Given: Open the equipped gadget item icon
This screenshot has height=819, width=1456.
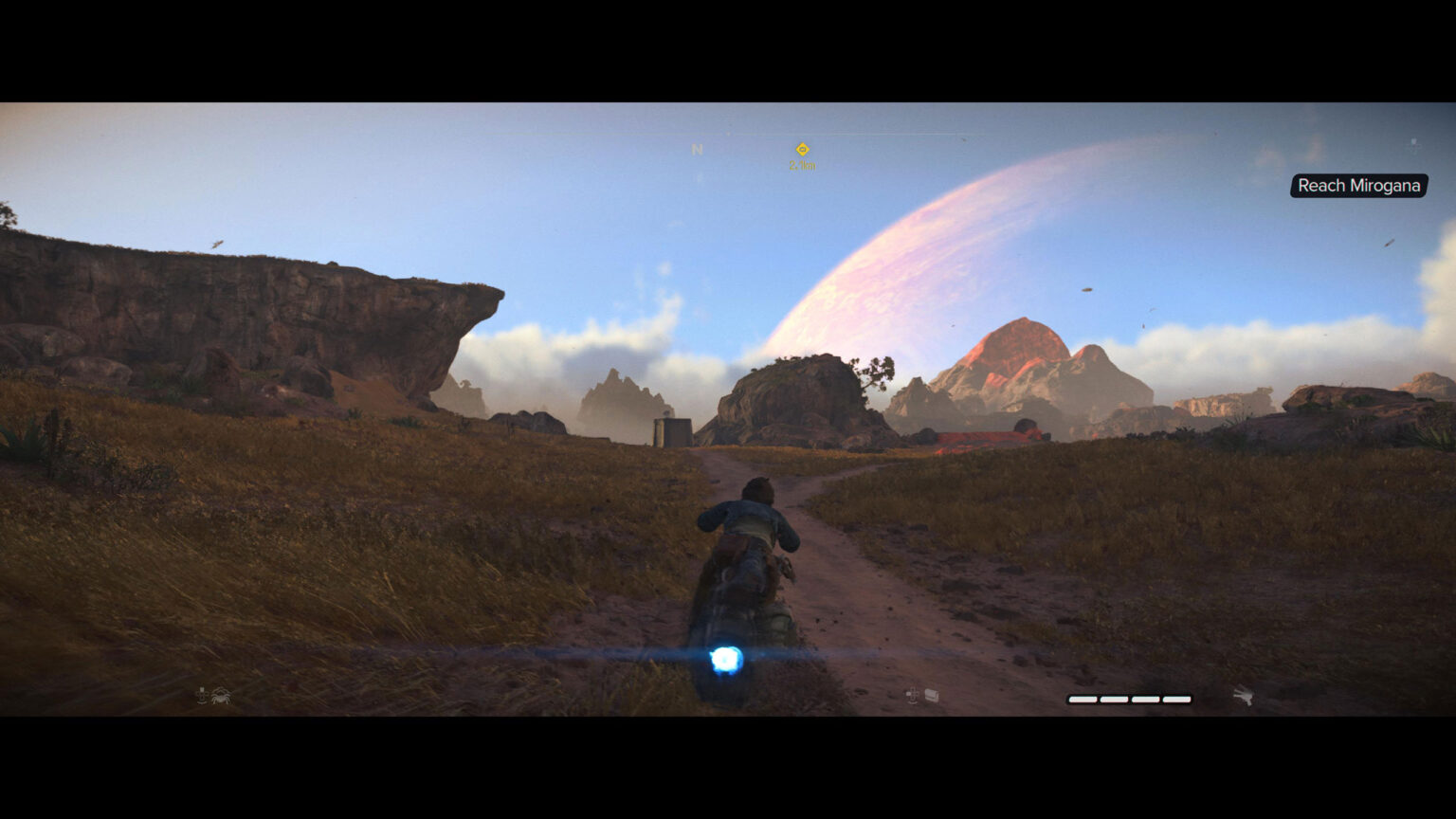Looking at the screenshot, I should [930, 695].
